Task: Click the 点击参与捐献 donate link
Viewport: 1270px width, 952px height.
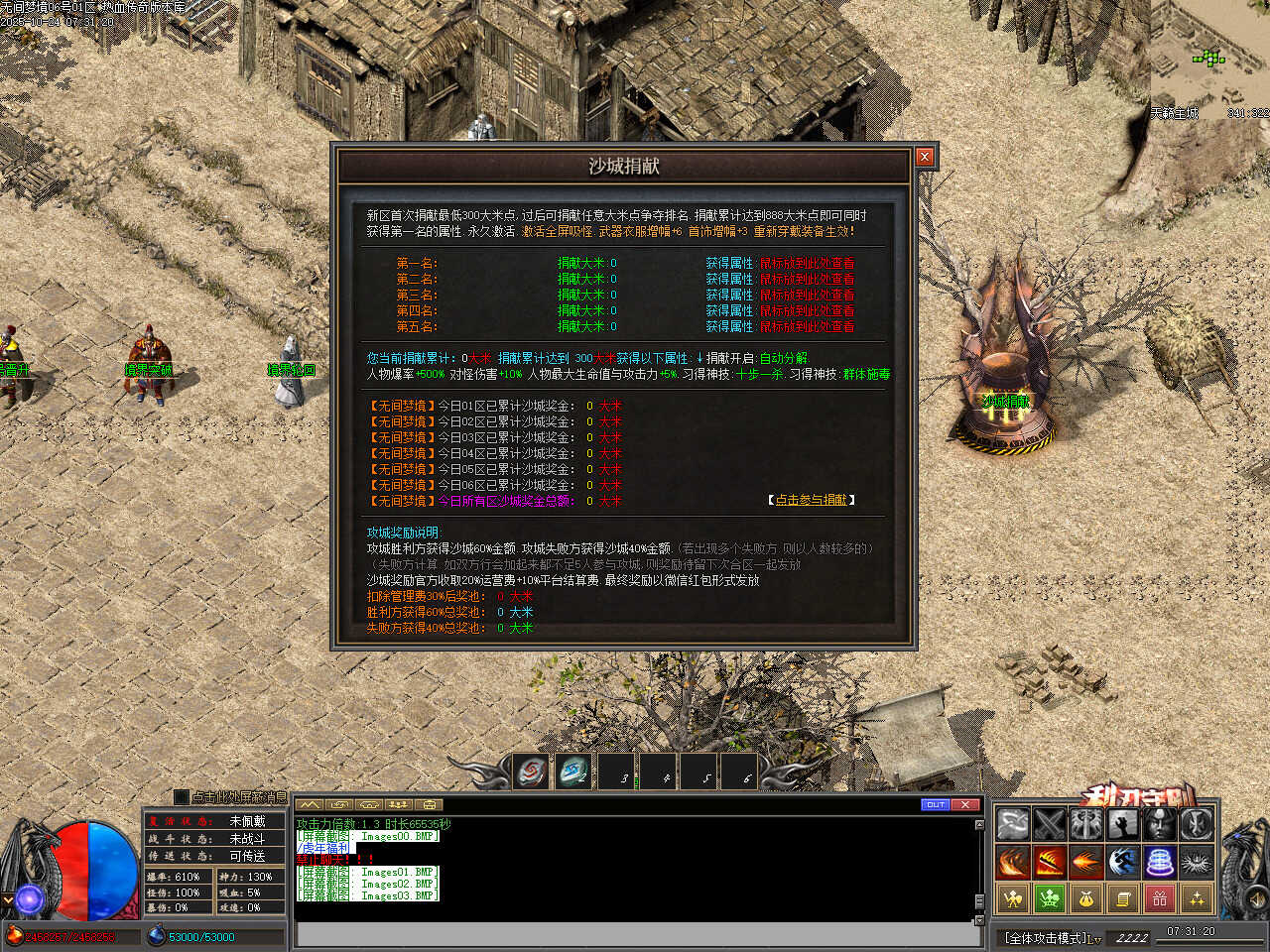Action: (811, 500)
